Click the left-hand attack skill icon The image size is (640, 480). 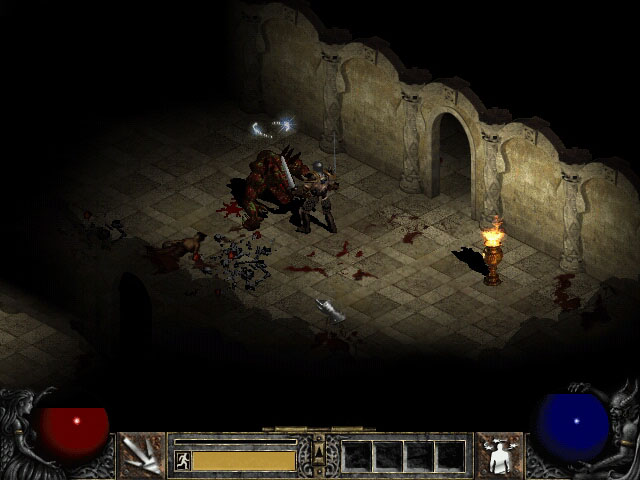[141, 455]
